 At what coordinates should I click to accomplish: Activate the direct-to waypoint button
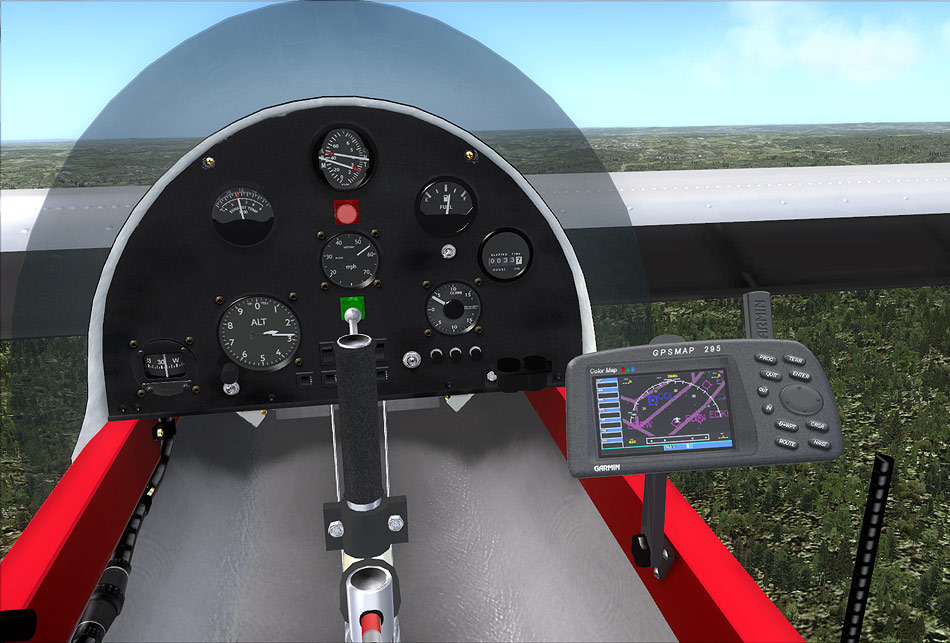click(787, 424)
